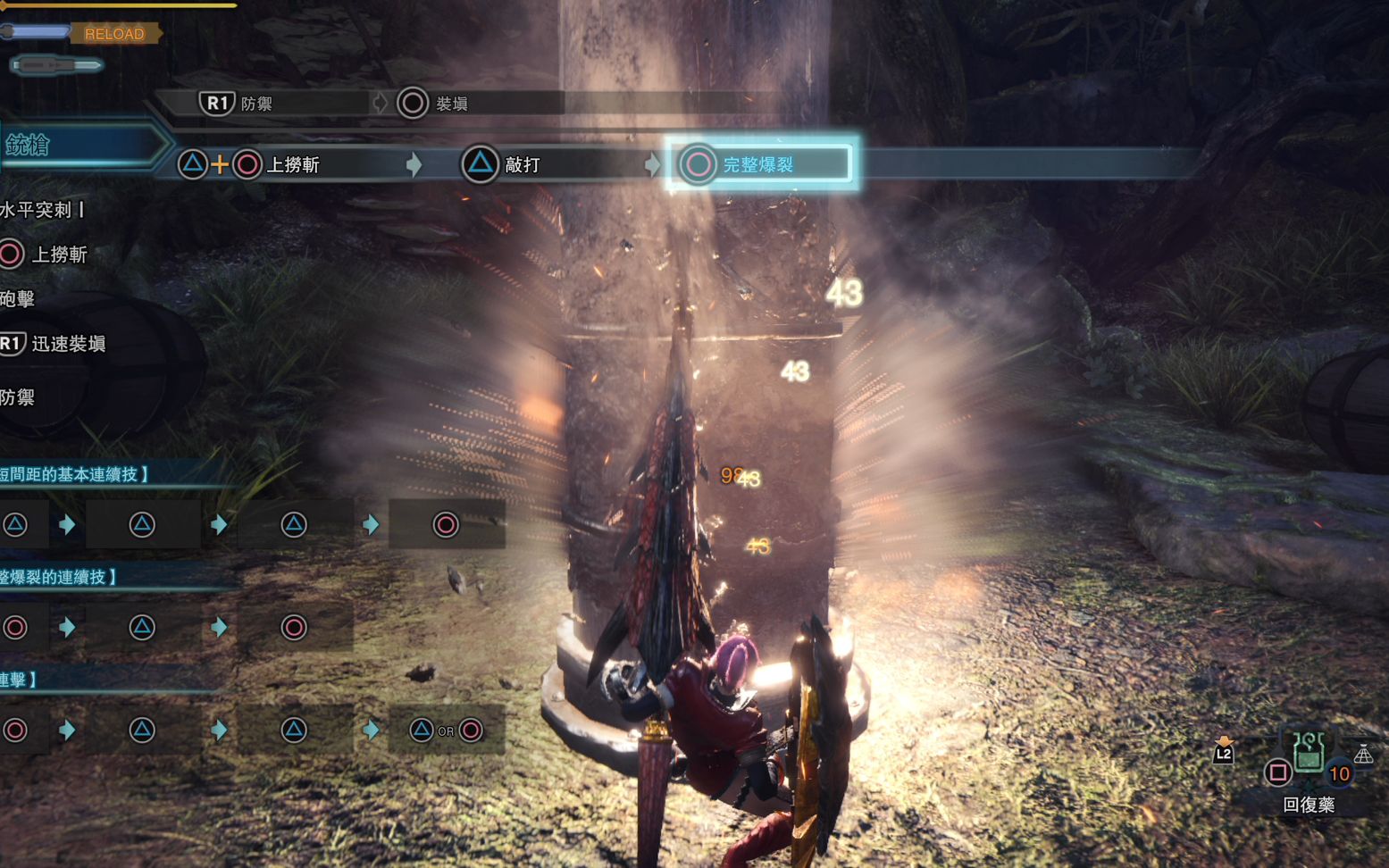Image resolution: width=1389 pixels, height=868 pixels.
Task: Open the 短間距的基本連續技 combo section
Action: (x=75, y=474)
